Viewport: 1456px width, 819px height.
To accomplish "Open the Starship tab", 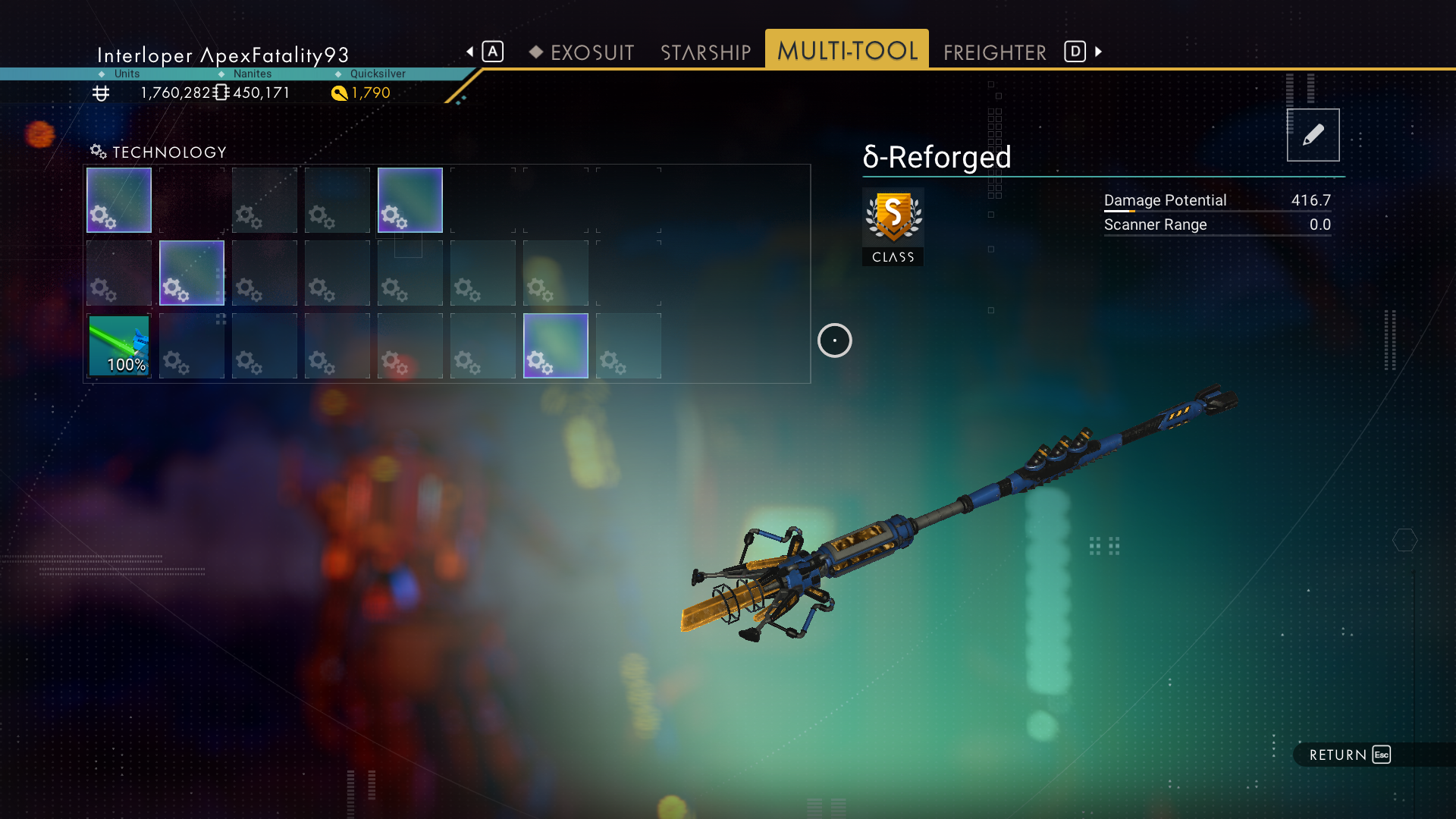I will tap(705, 52).
